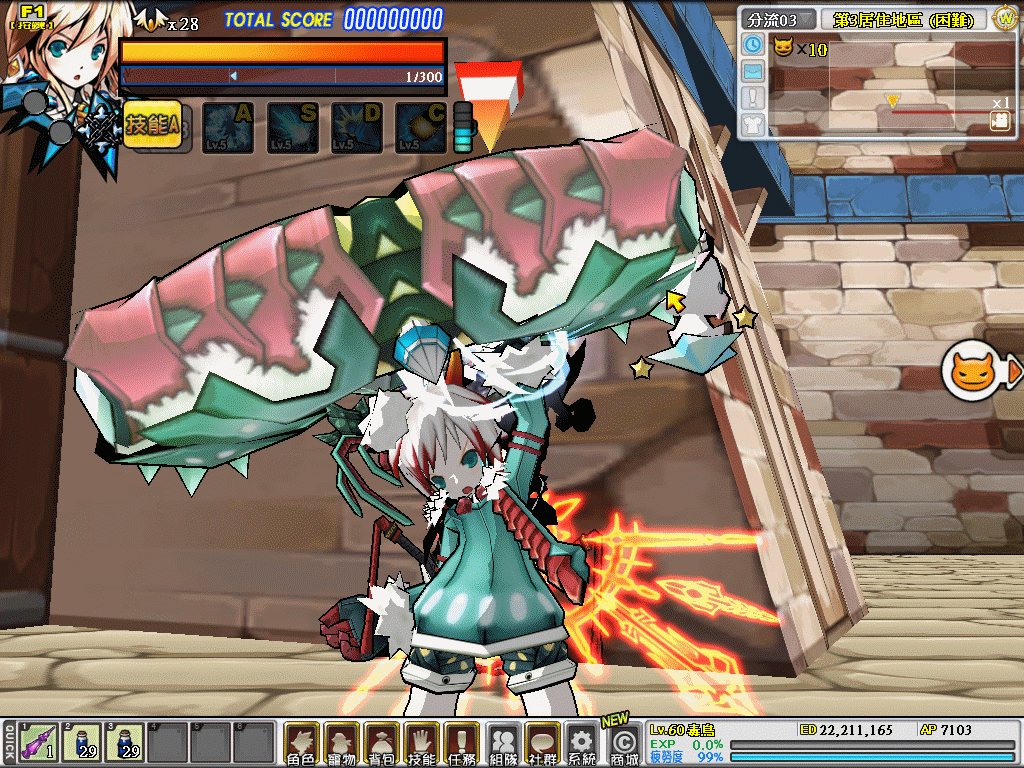Open the 寵物 pet menu
The width and height of the screenshot is (1024, 768).
point(342,744)
